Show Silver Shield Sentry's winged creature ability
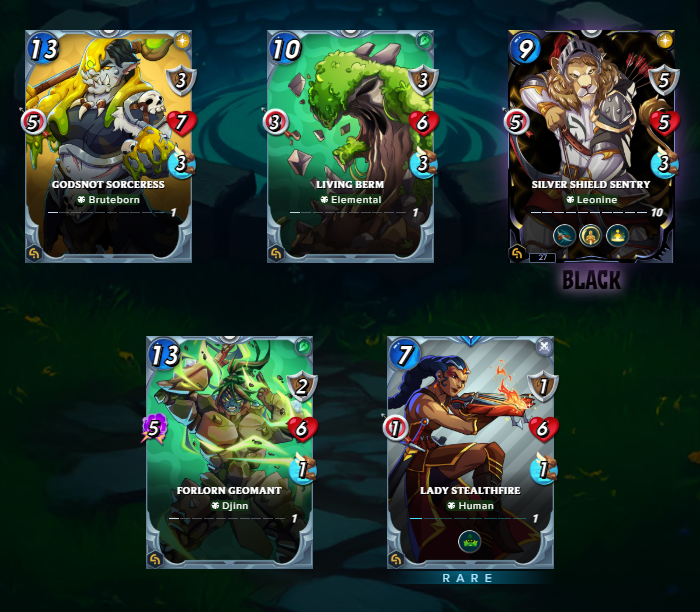 [565, 236]
